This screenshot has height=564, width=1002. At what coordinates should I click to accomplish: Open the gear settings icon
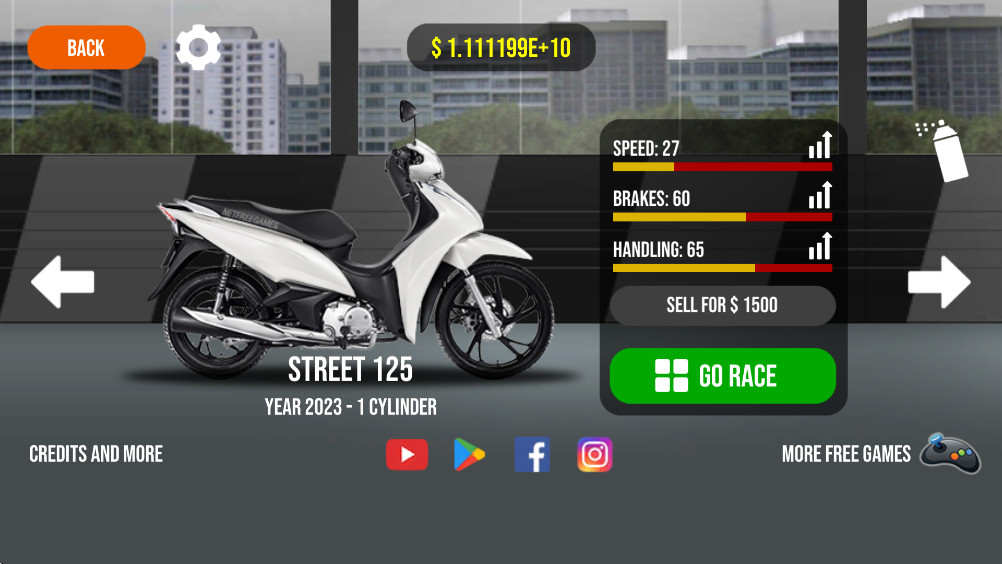click(198, 47)
